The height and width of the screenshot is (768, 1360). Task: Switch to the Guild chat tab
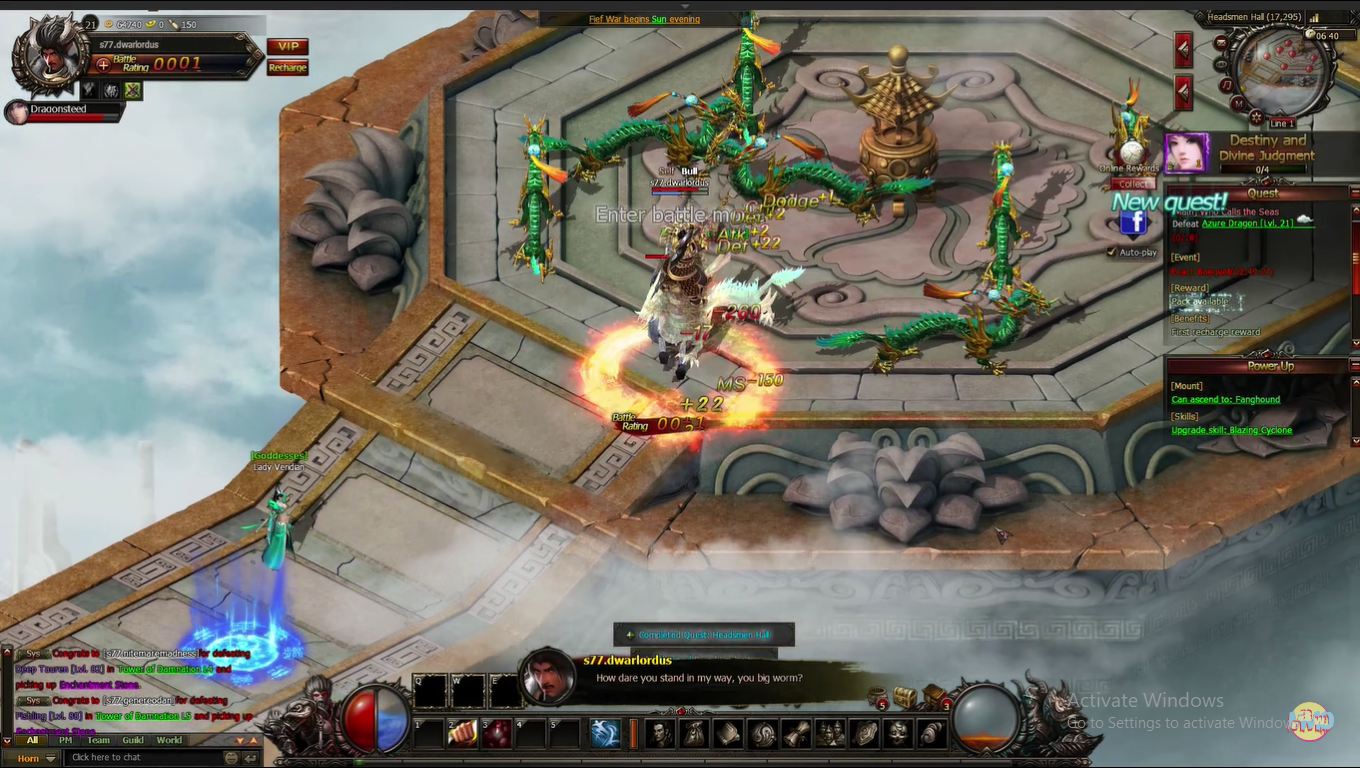(133, 740)
